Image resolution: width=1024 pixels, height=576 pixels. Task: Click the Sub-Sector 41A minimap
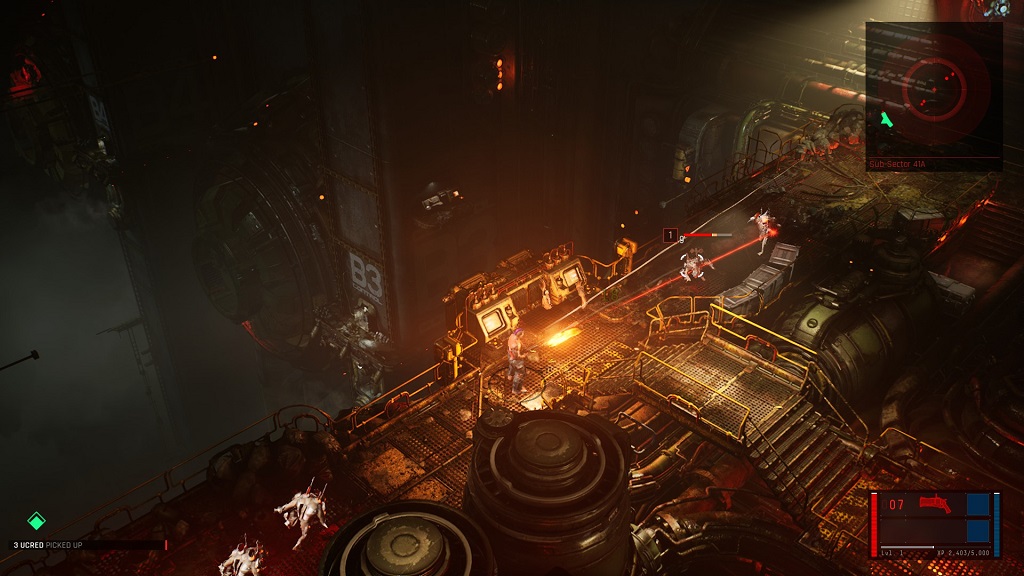934,90
